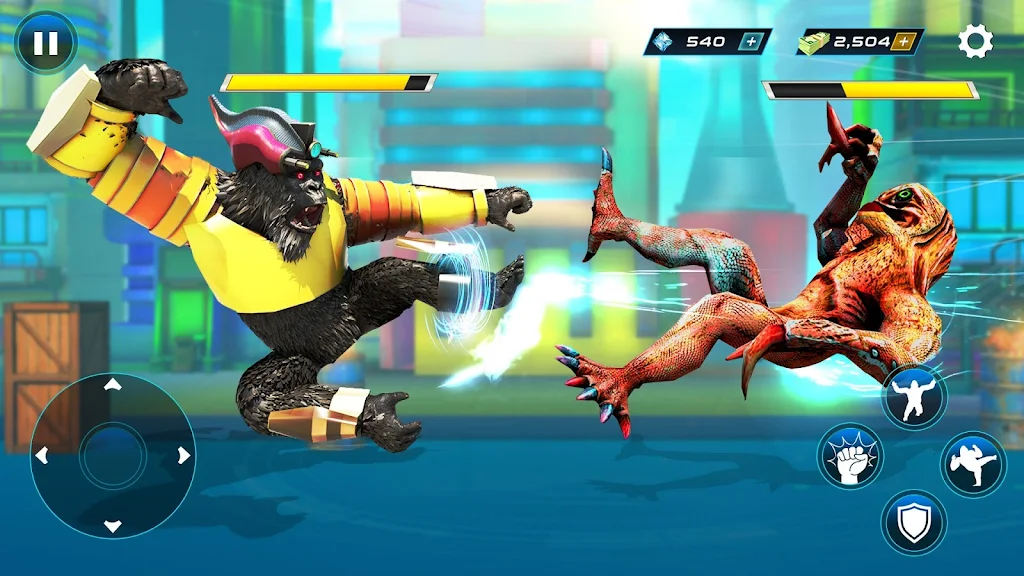Open the settings gear
1024x576 pixels.
(x=975, y=41)
